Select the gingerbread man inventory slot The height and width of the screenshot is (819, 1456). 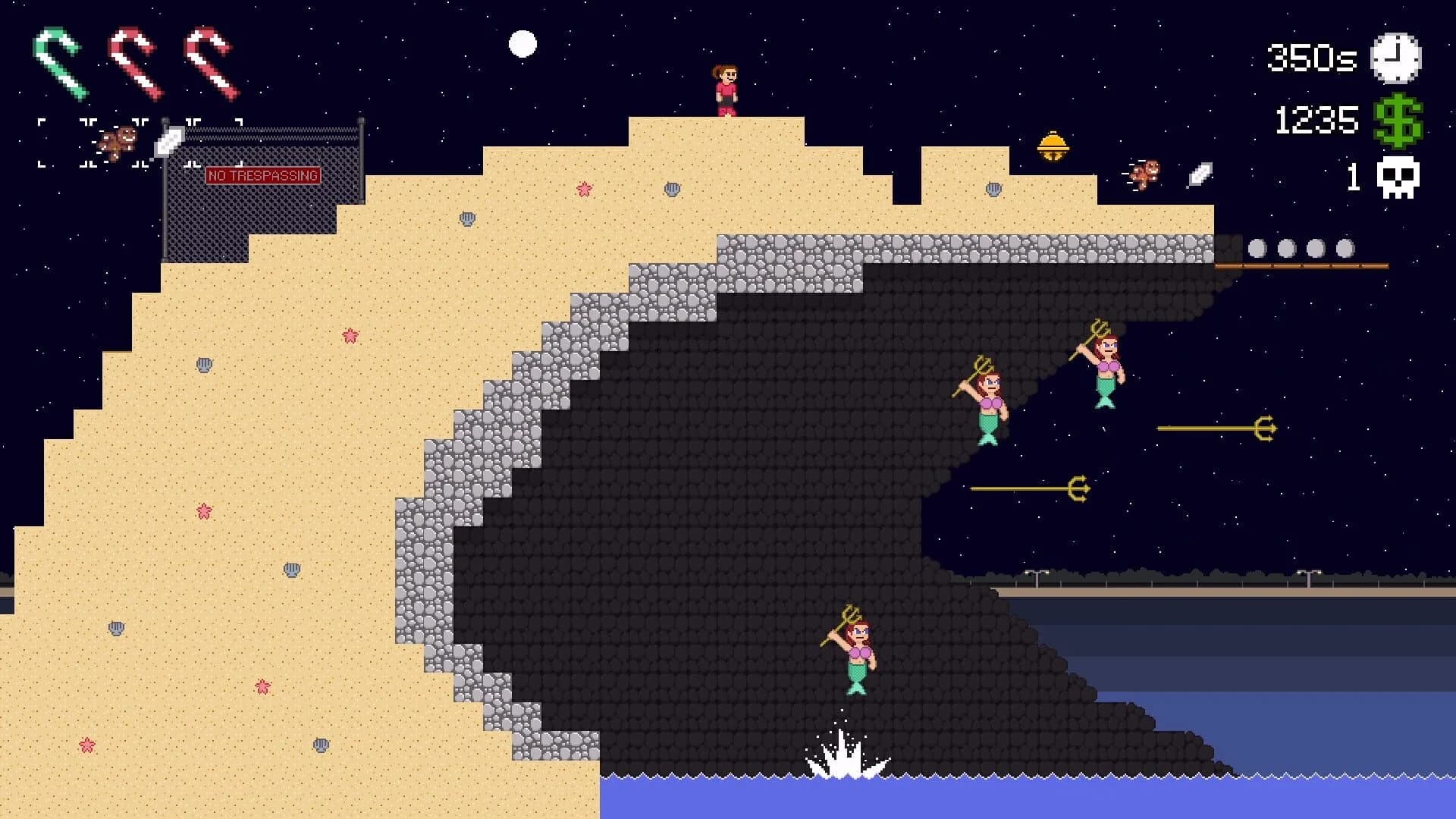pyautogui.click(x=118, y=142)
